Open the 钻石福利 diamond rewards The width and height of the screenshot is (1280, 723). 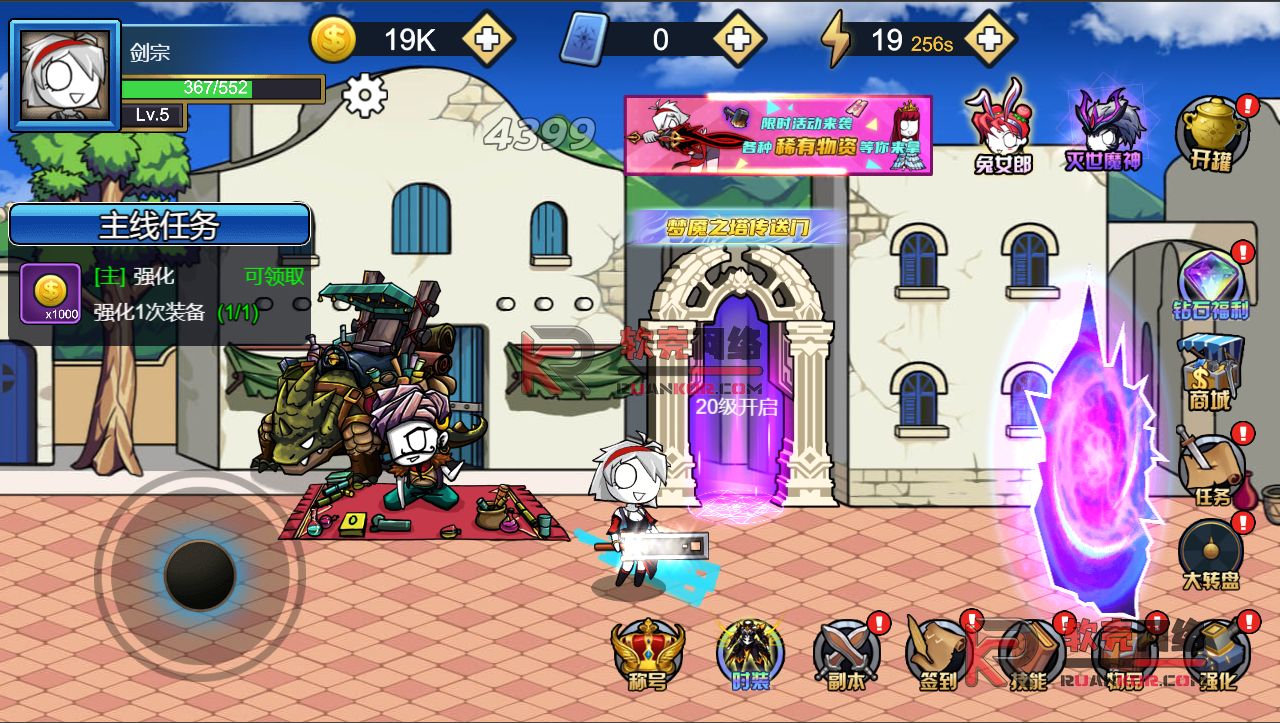coord(1211,284)
